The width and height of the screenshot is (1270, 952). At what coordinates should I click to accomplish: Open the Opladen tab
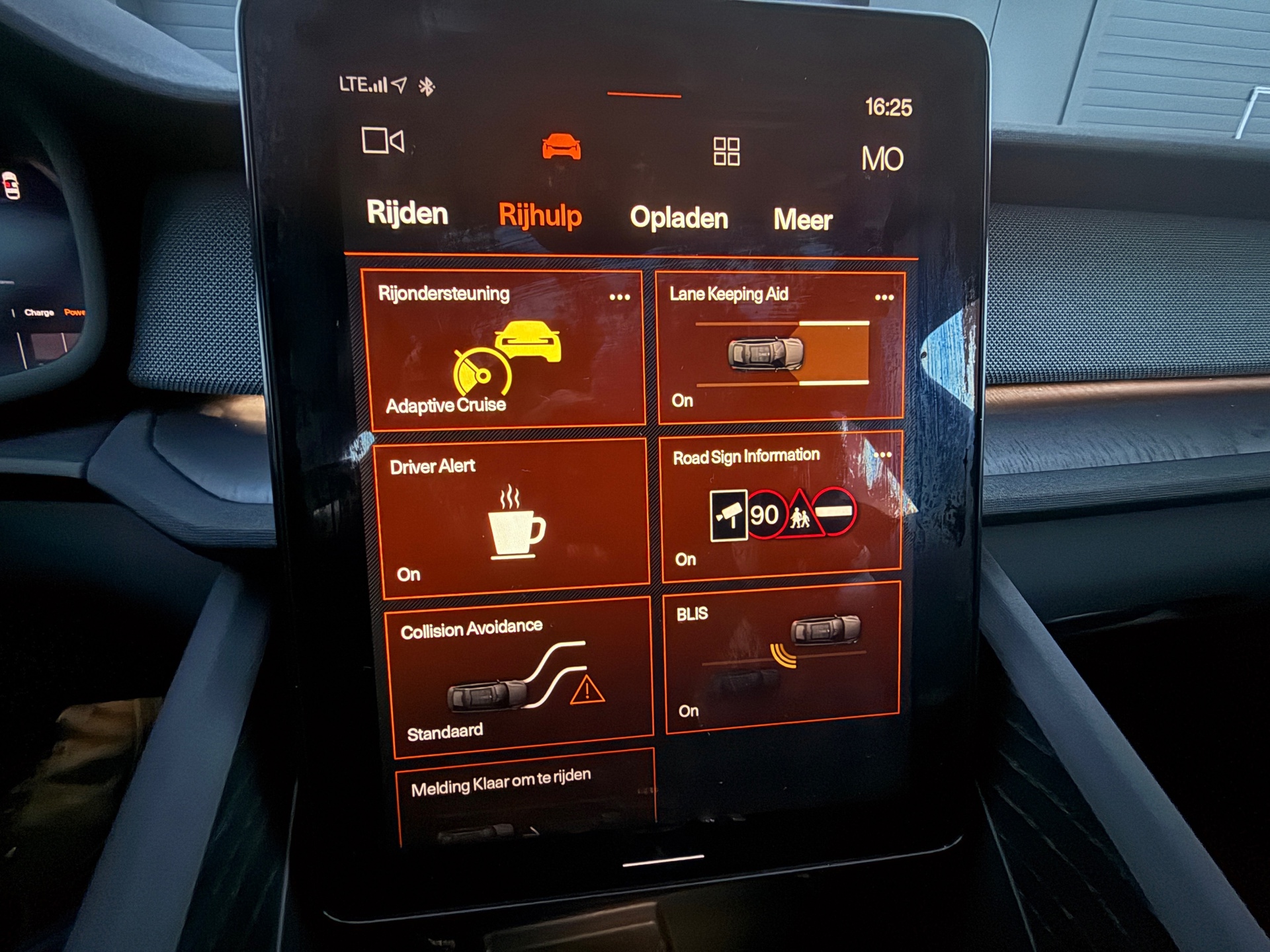pyautogui.click(x=679, y=218)
